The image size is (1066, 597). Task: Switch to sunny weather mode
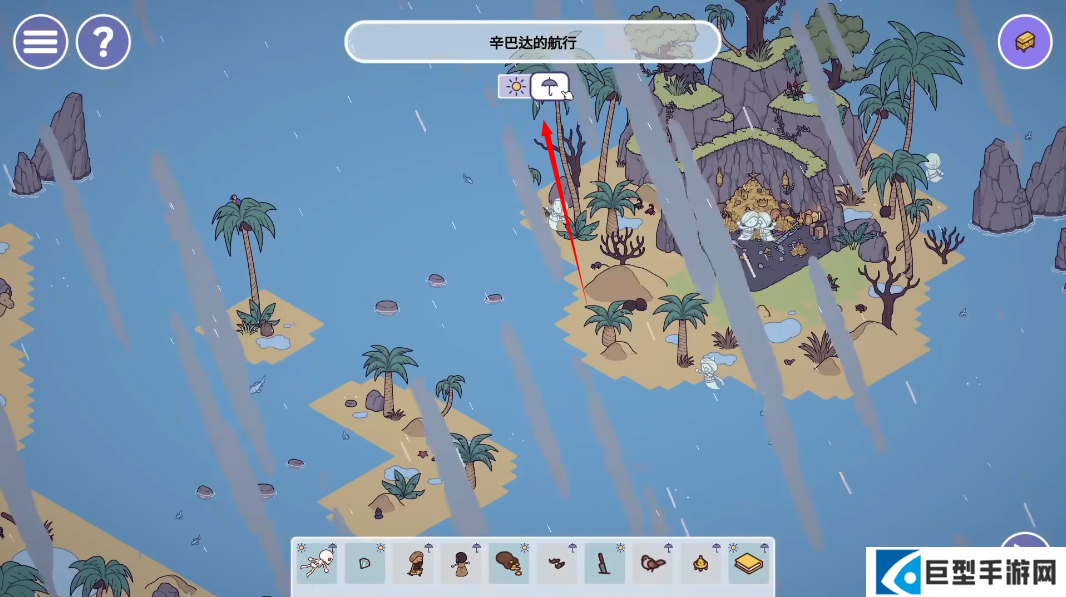(x=515, y=86)
